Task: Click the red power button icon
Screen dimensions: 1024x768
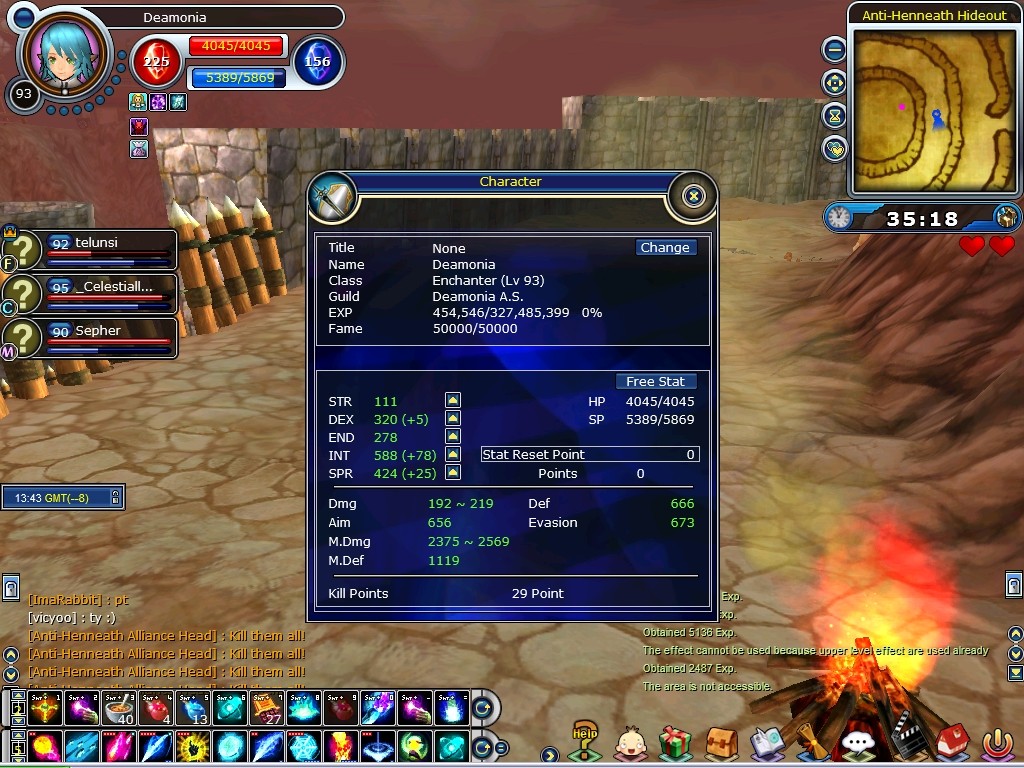Action: [x=996, y=742]
